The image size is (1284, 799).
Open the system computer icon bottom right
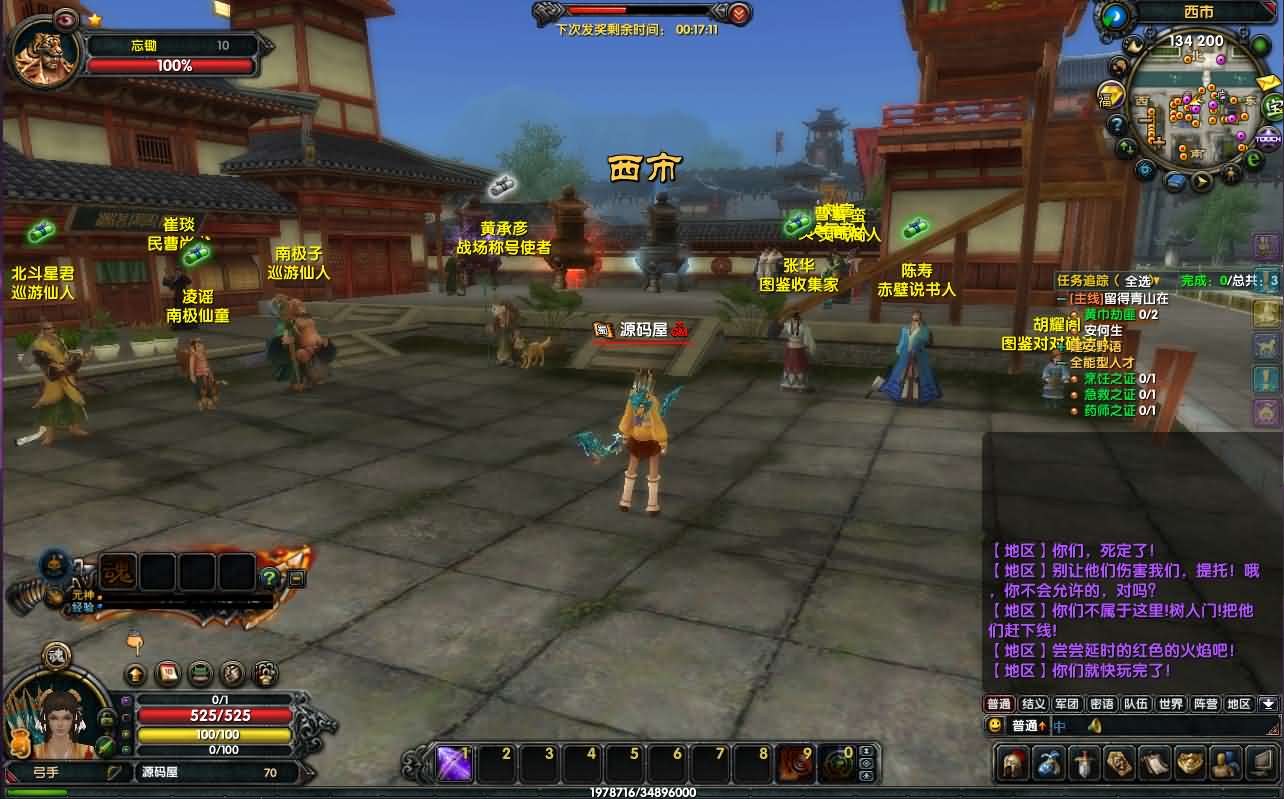(1259, 763)
